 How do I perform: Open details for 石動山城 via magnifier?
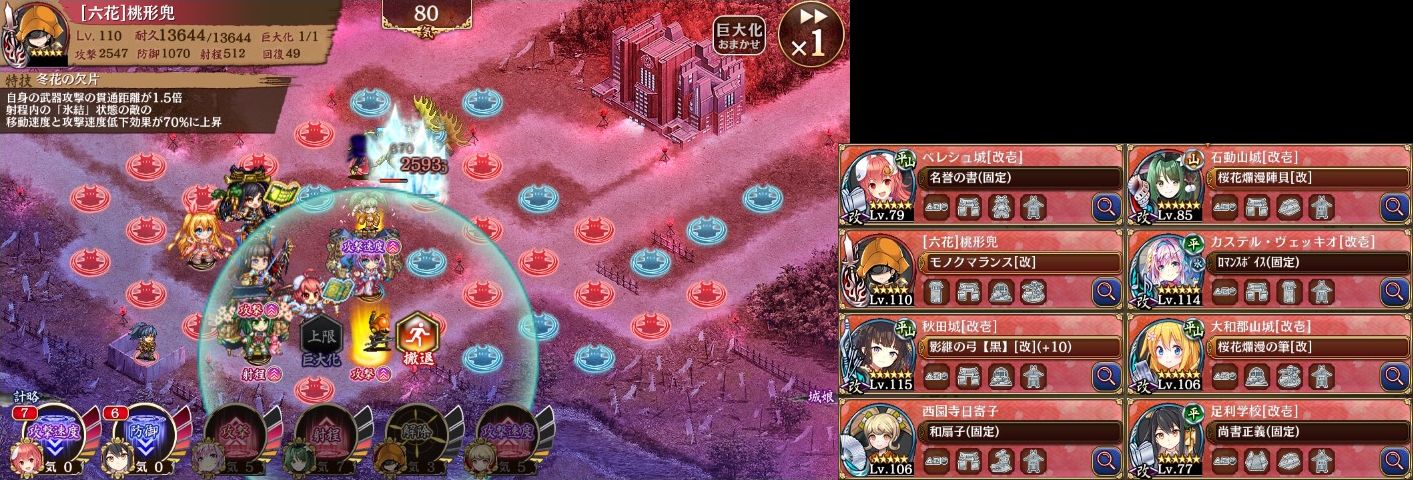click(x=1394, y=208)
